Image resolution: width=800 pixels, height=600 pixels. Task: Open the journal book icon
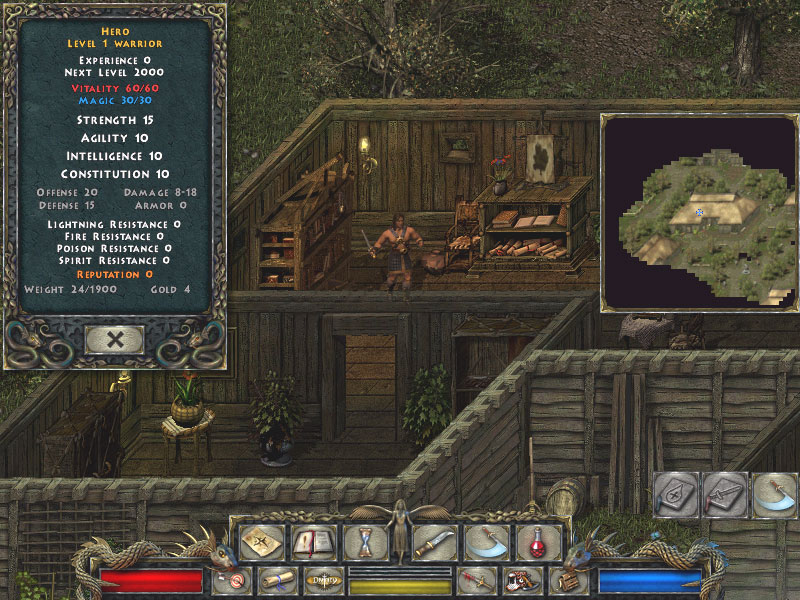pos(313,542)
